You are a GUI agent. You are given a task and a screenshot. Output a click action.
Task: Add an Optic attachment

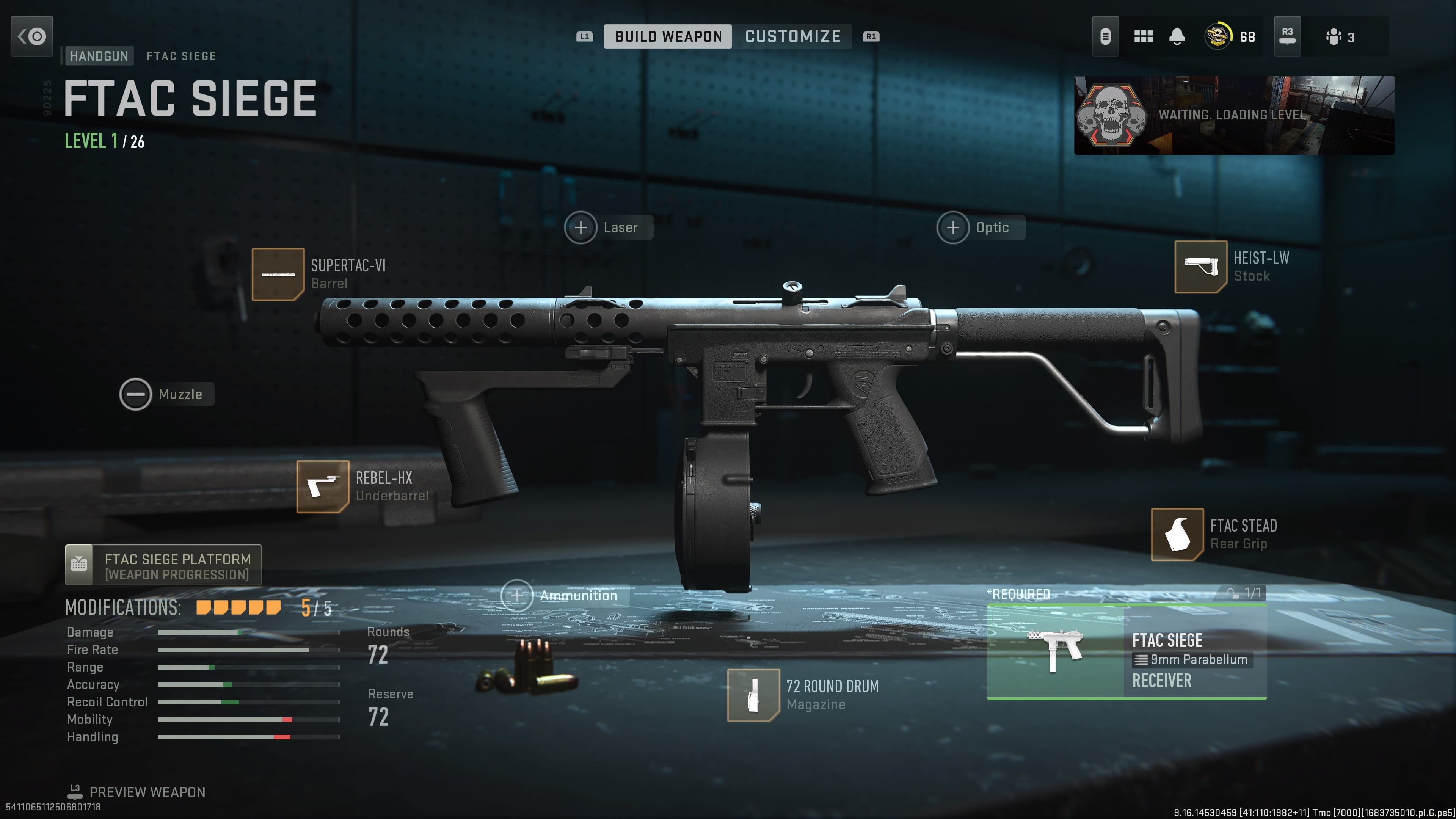[x=953, y=227]
